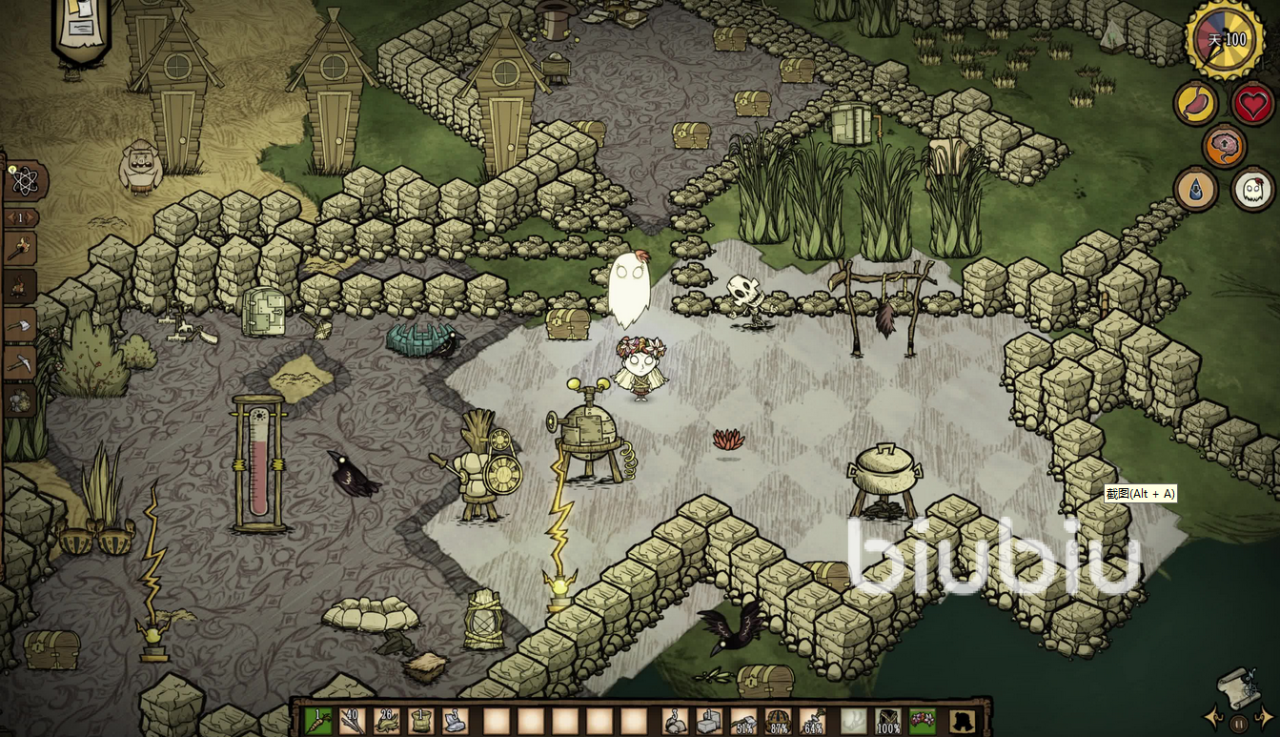Click the body armor slot at 100%
1280x737 pixels.
[x=888, y=720]
